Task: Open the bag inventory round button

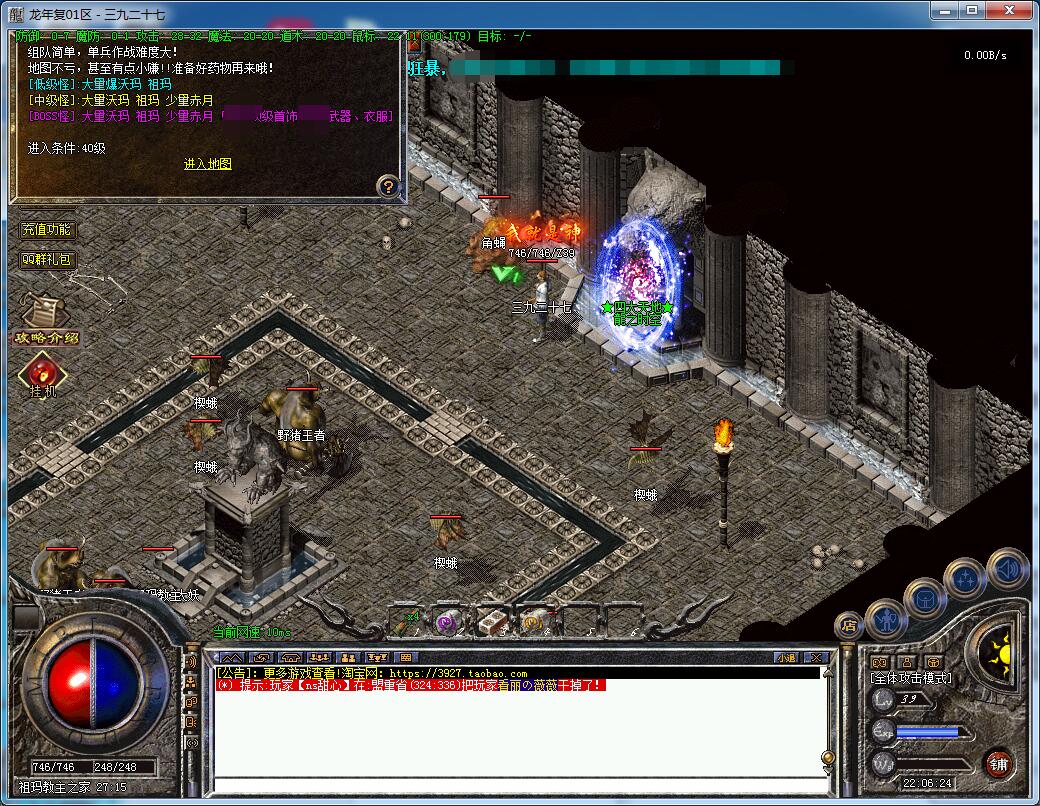Action: (x=925, y=598)
